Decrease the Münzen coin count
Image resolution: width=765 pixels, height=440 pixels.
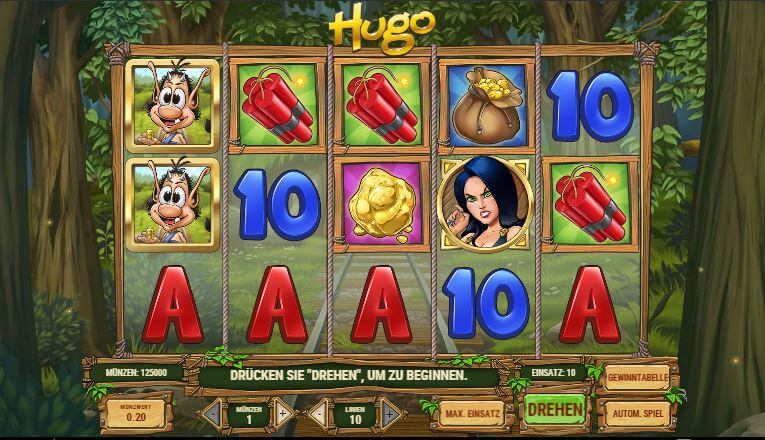[x=211, y=411]
